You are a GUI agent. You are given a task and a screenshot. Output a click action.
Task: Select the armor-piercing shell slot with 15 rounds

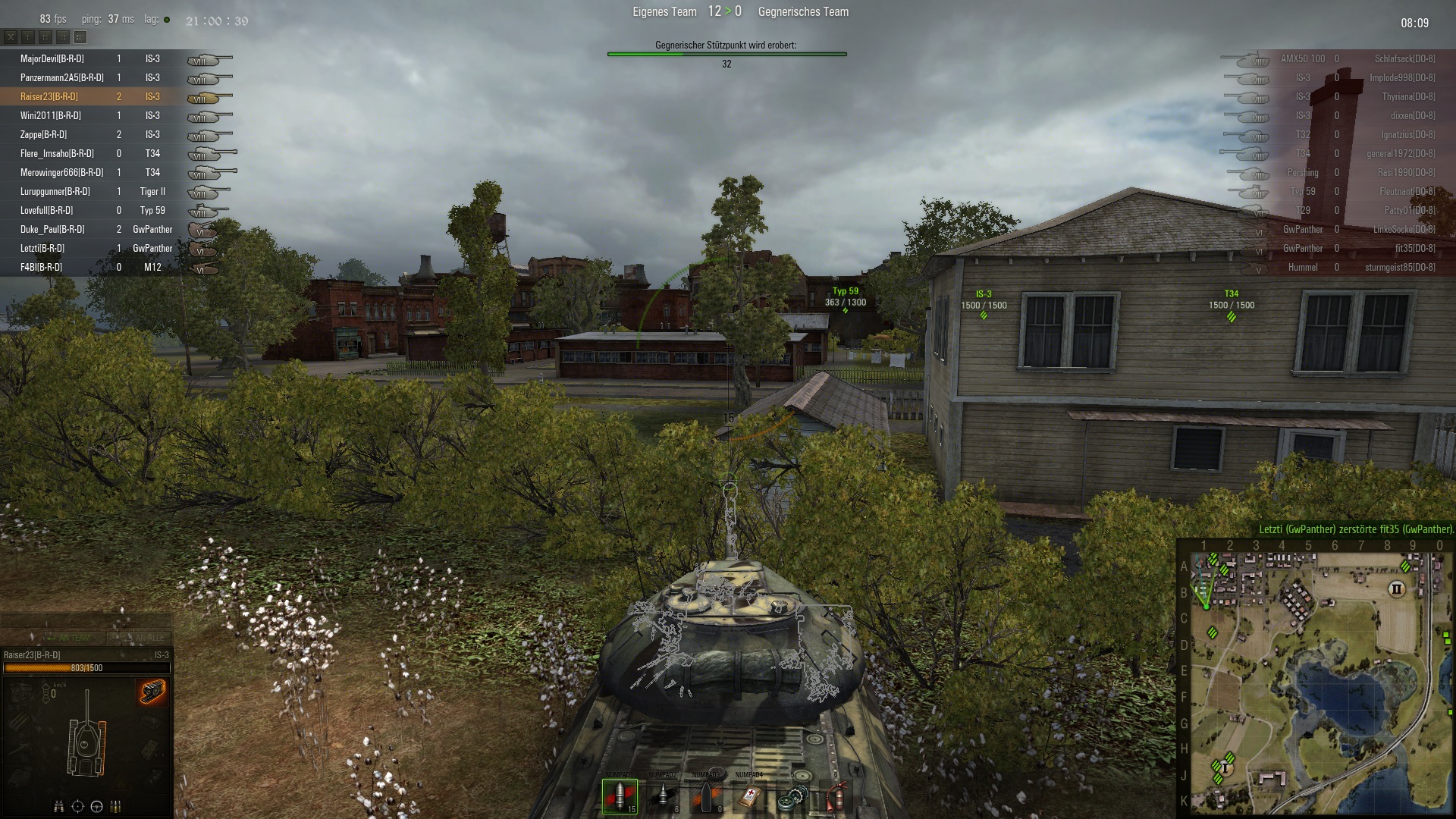[620, 796]
